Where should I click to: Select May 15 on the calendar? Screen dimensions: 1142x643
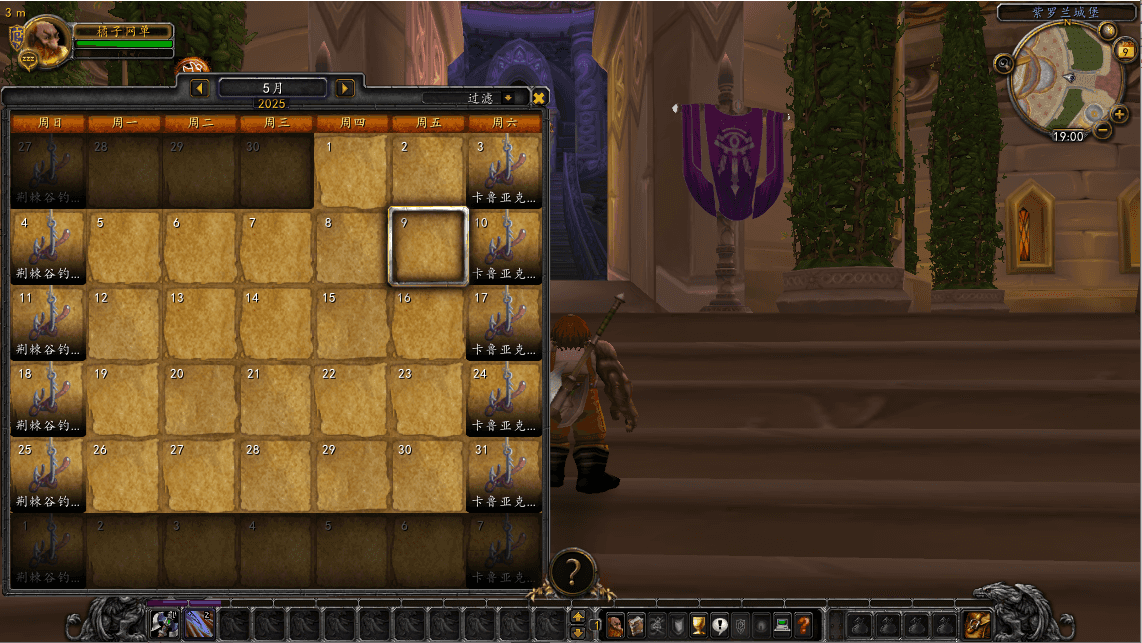[352, 322]
